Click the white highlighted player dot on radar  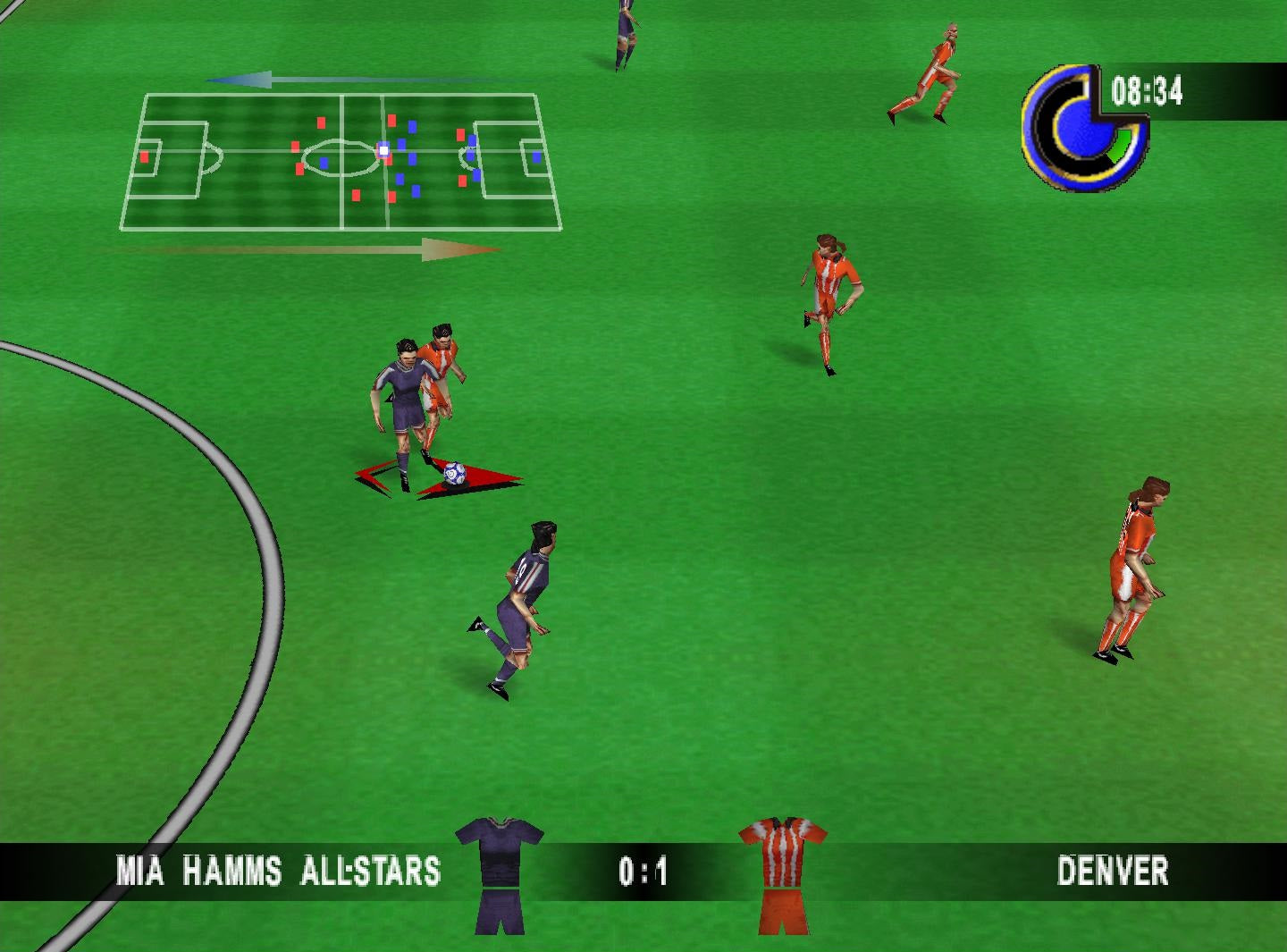[x=383, y=153]
